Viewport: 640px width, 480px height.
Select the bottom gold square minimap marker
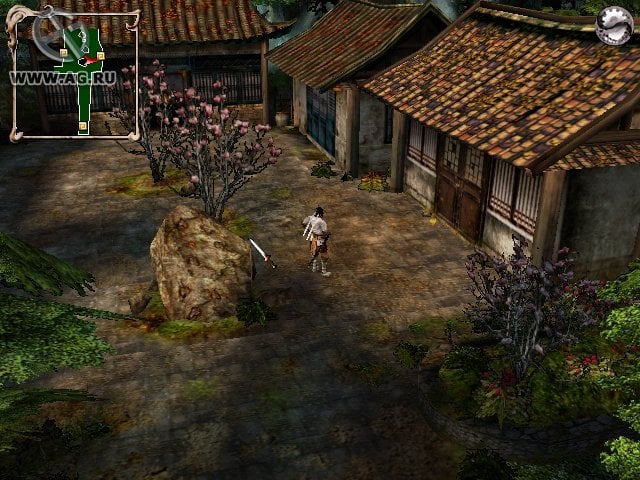(83, 125)
